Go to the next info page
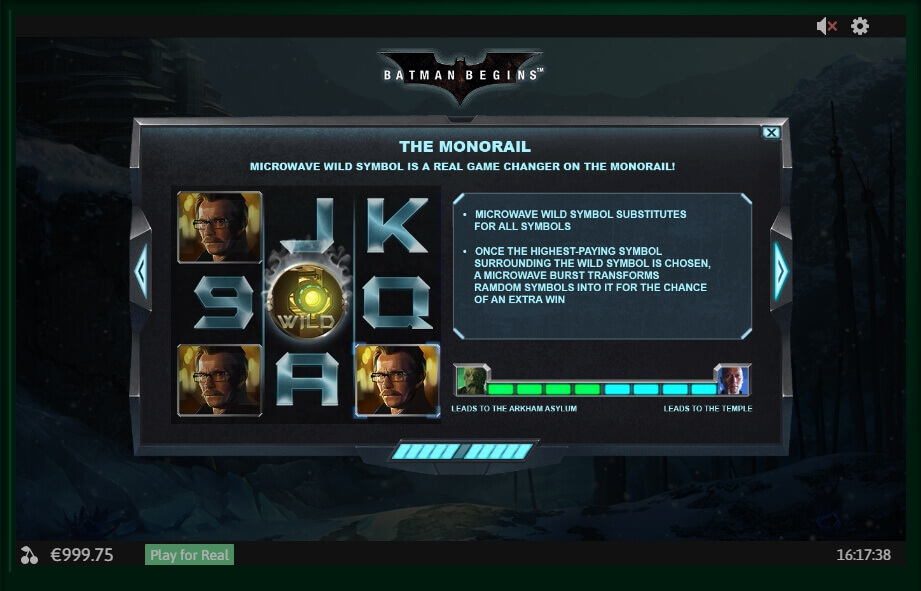Viewport: 921px width, 591px height. (780, 270)
